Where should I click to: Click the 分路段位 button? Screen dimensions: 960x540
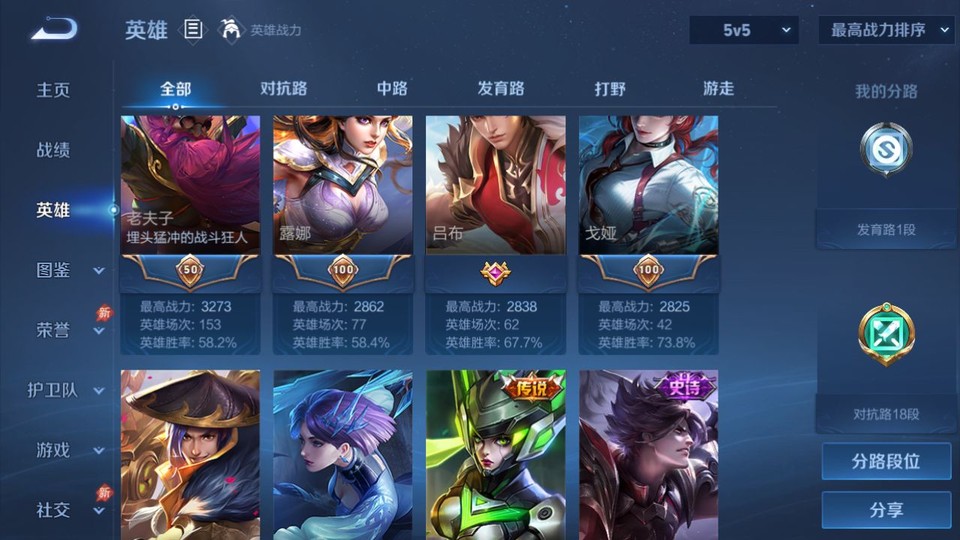886,462
